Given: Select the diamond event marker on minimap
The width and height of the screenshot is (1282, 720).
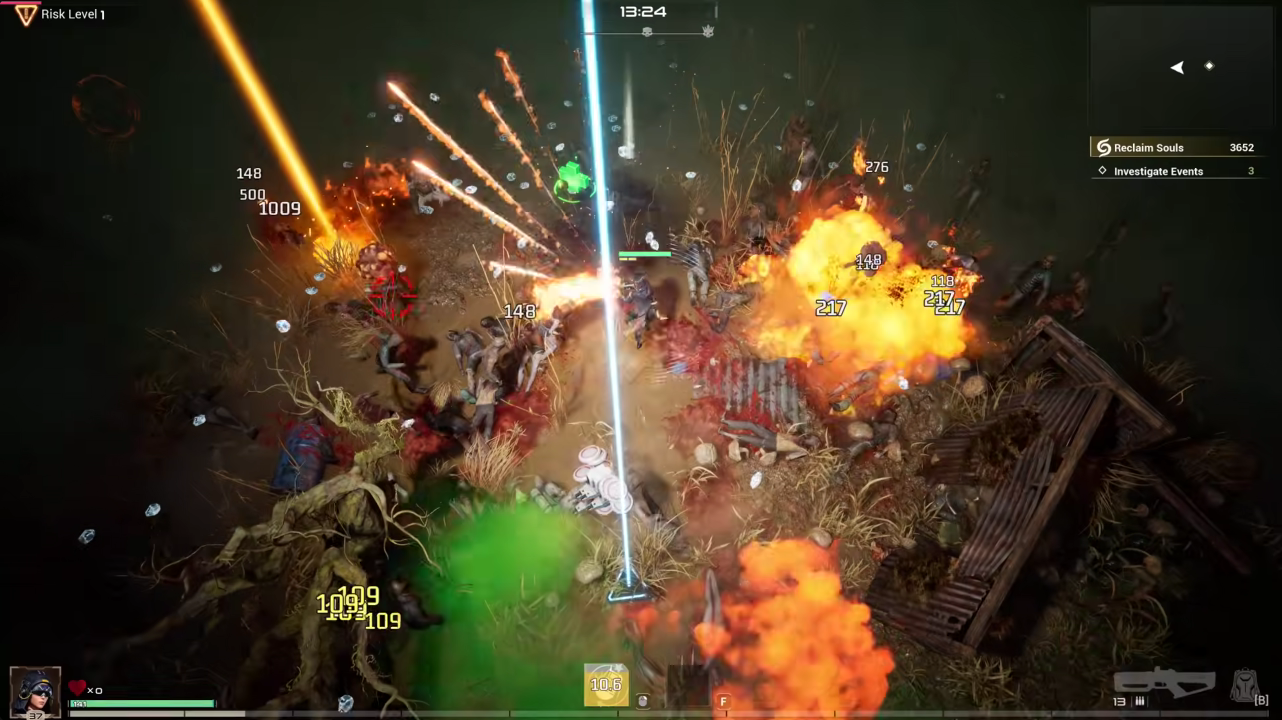Looking at the screenshot, I should pos(1209,66).
